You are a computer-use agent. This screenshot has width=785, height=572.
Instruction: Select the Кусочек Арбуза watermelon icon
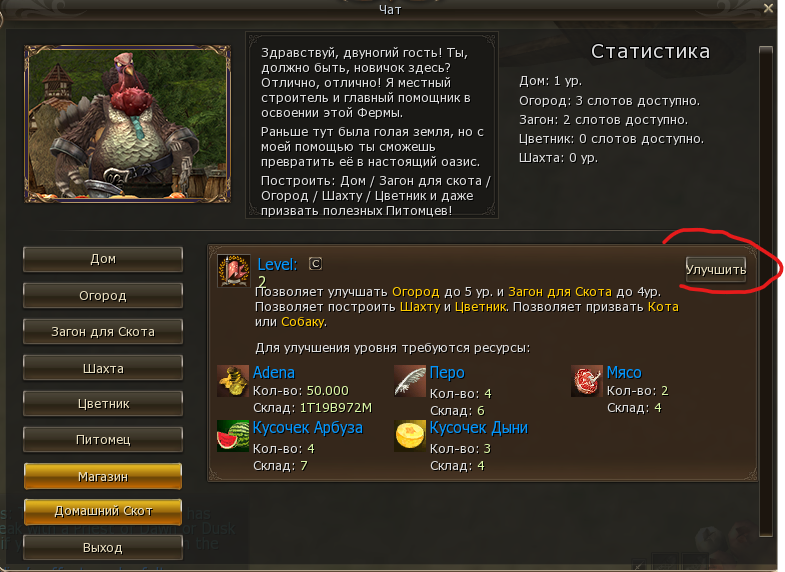tap(233, 436)
